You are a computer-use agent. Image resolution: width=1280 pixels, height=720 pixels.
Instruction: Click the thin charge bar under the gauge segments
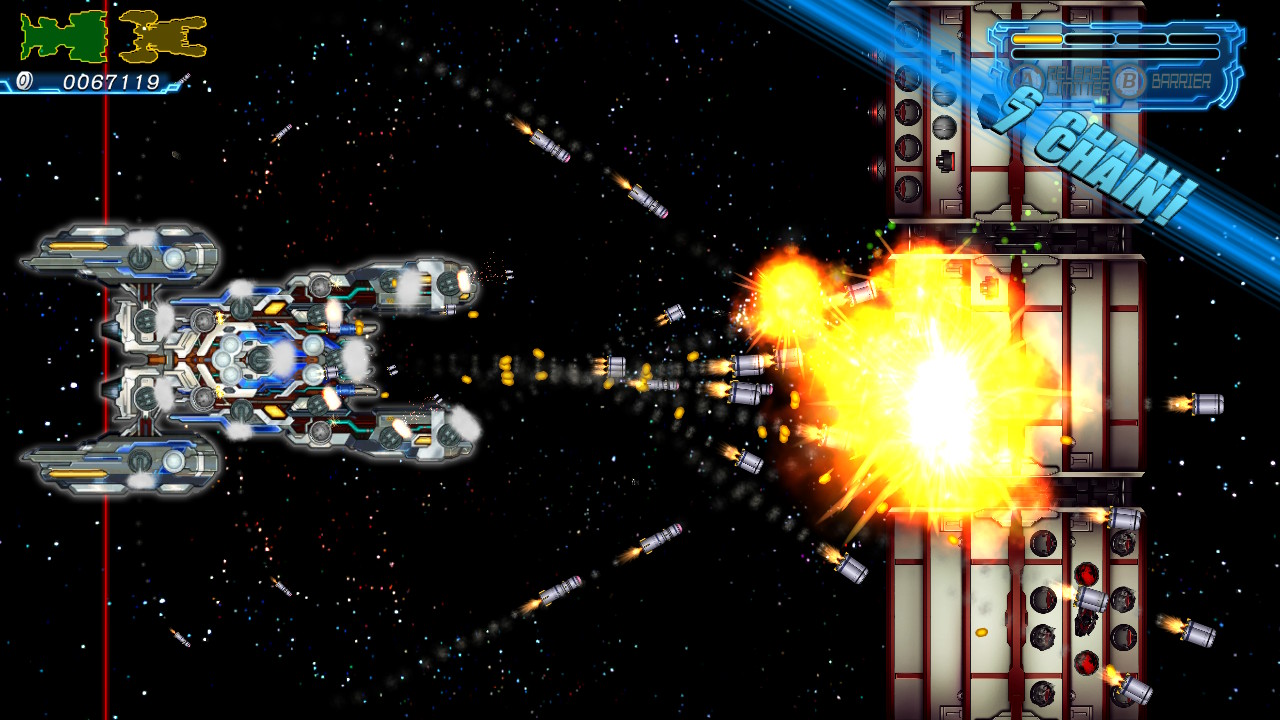point(1115,55)
